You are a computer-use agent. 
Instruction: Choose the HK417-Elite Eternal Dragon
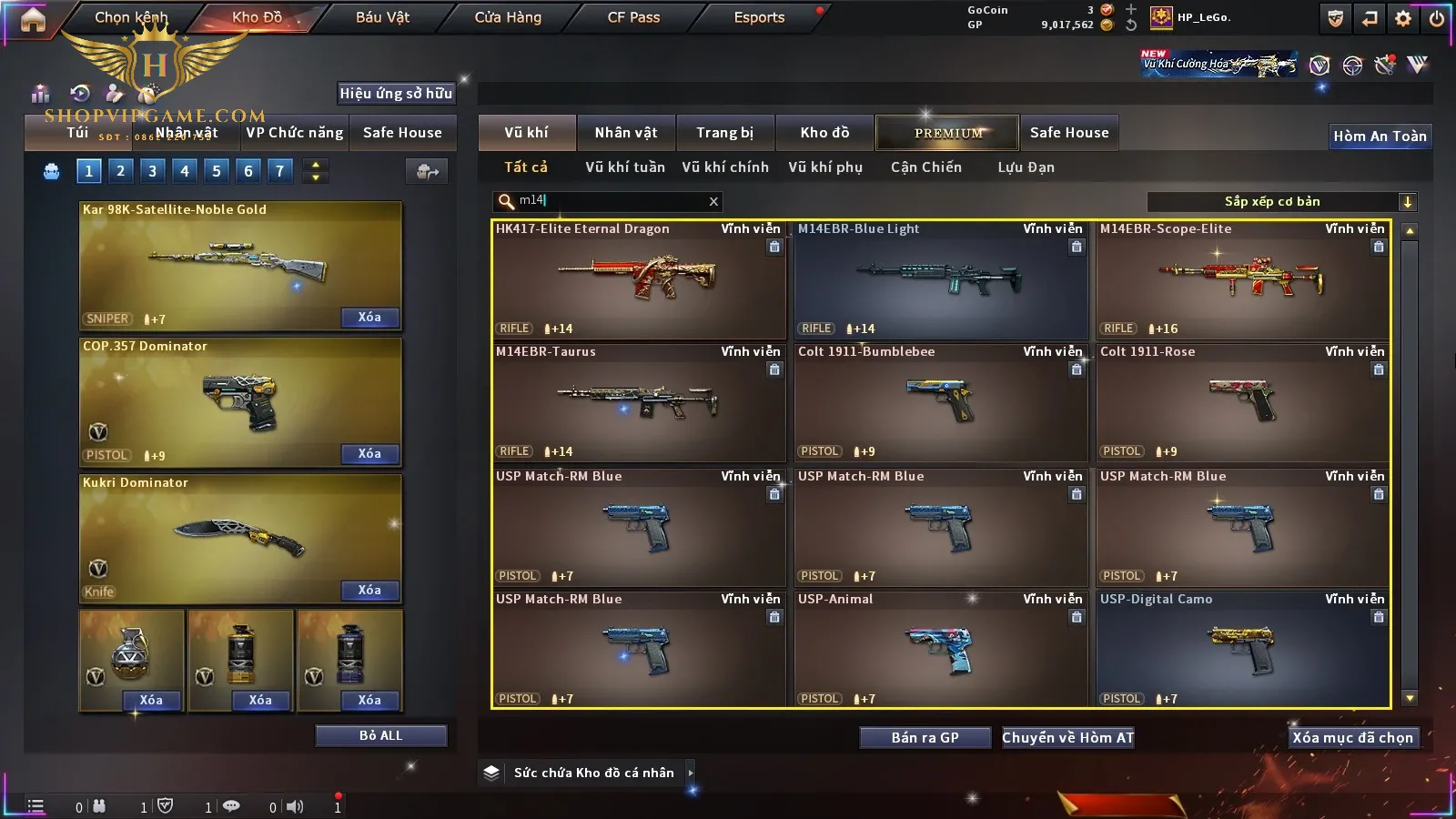tap(638, 280)
